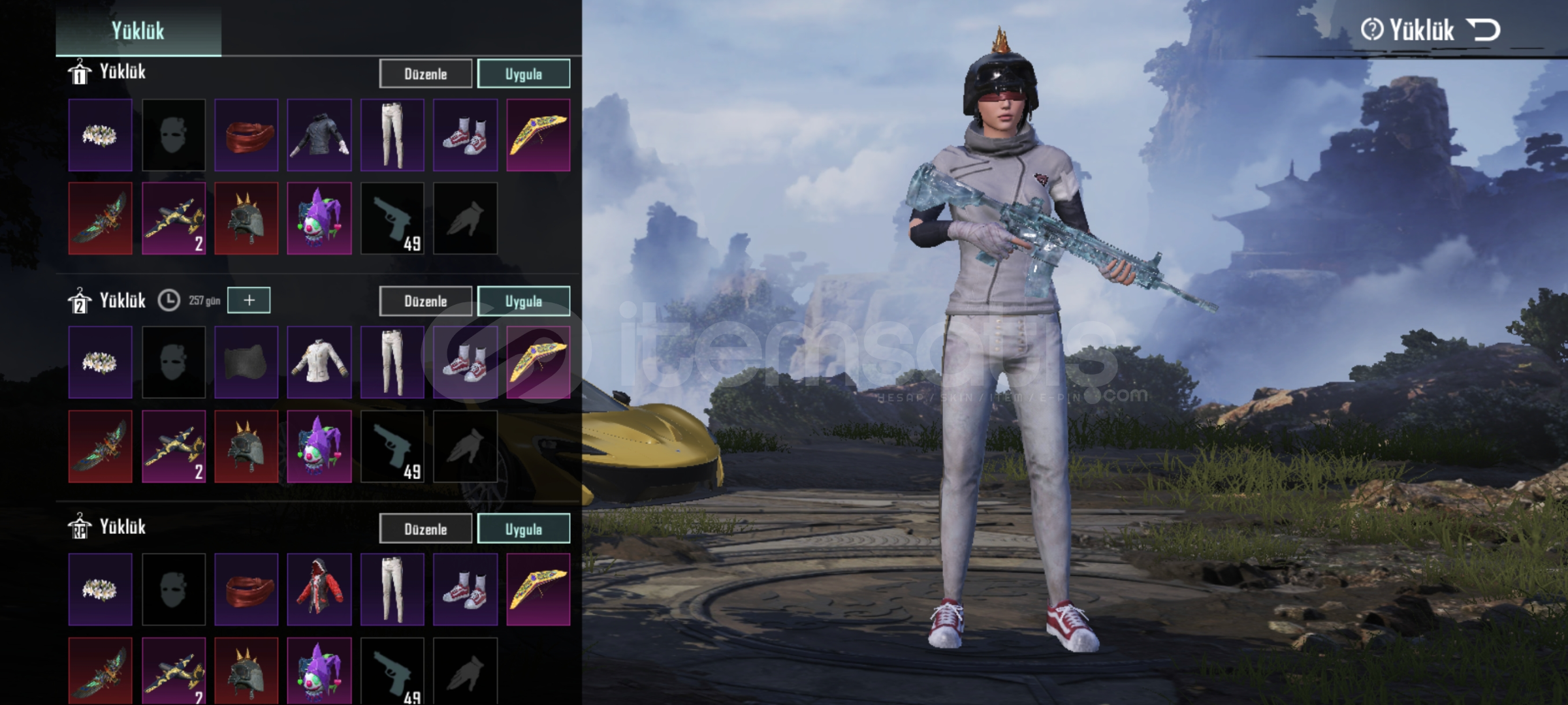Viewport: 1568px width, 705px height.
Task: Click Düzenle for loadout 1
Action: point(425,74)
